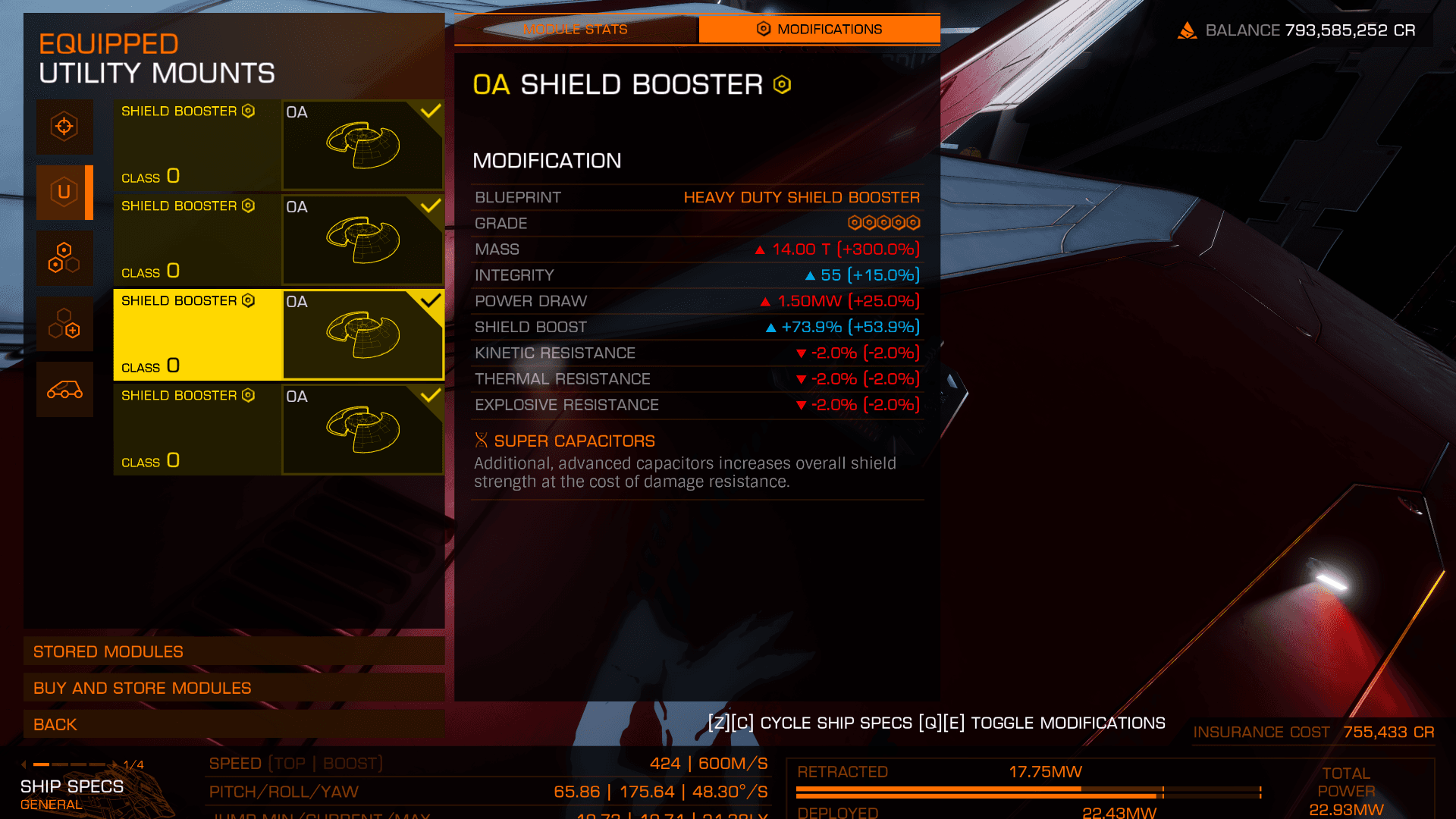Open the Stored Modules menu
The width and height of the screenshot is (1456, 819).
234,651
